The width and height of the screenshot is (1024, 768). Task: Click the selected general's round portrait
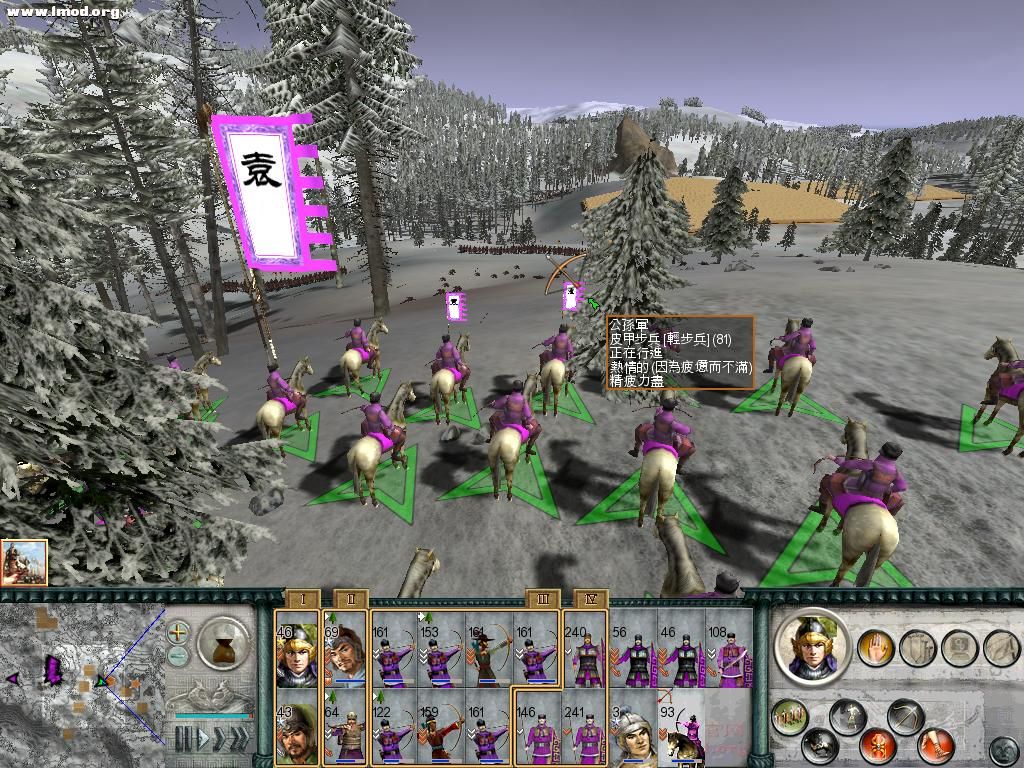[x=811, y=647]
